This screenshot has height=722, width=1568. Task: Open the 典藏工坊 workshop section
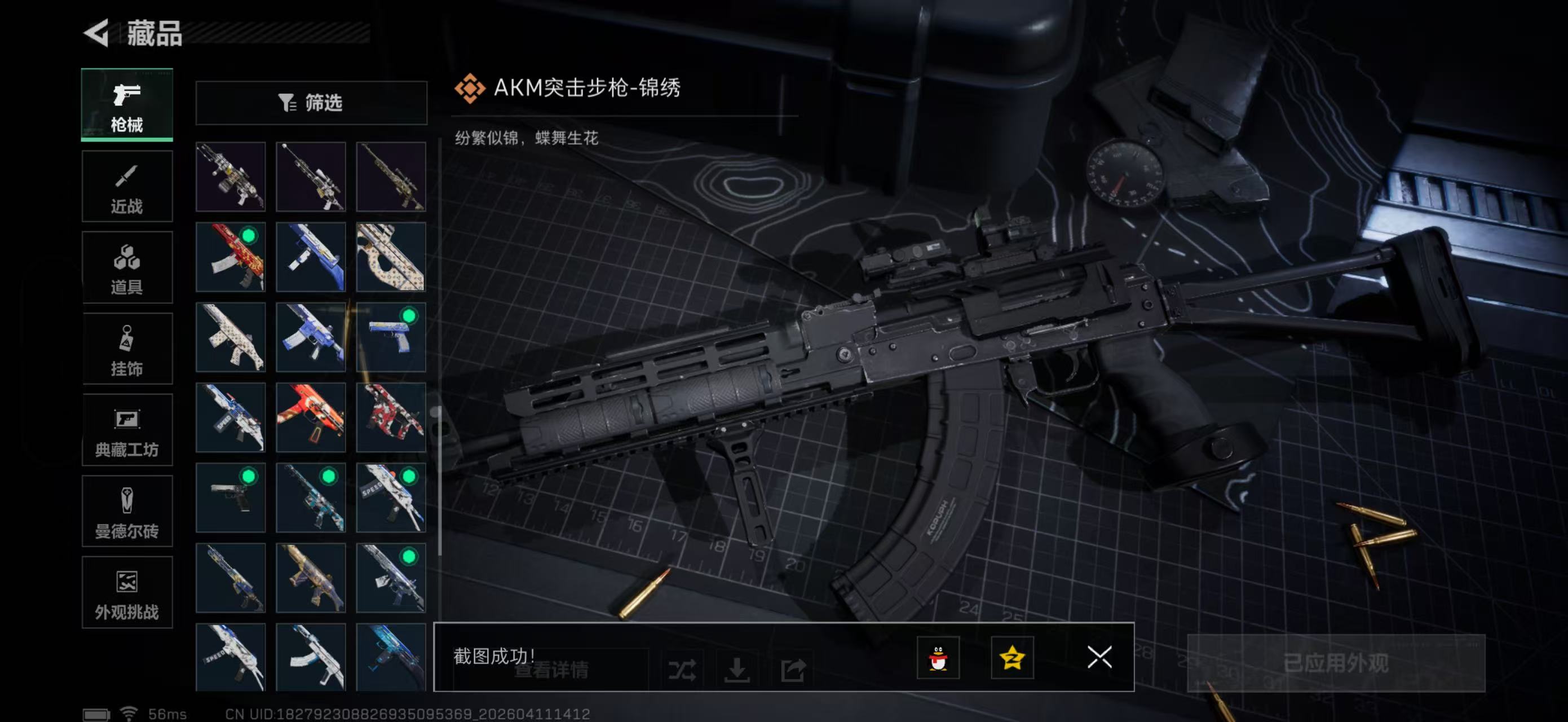pyautogui.click(x=127, y=430)
